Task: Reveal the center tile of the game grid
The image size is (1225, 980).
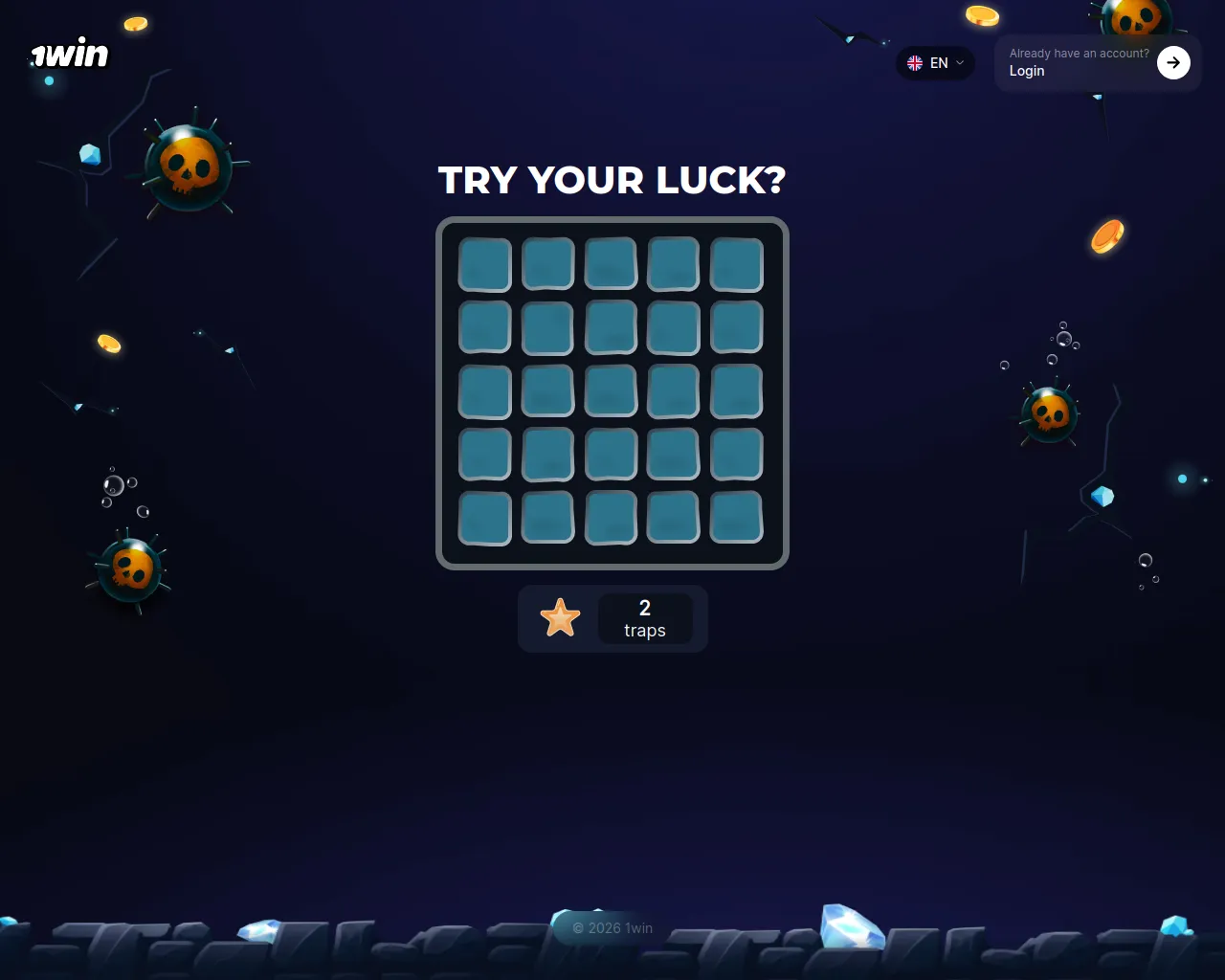Action: pos(611,391)
